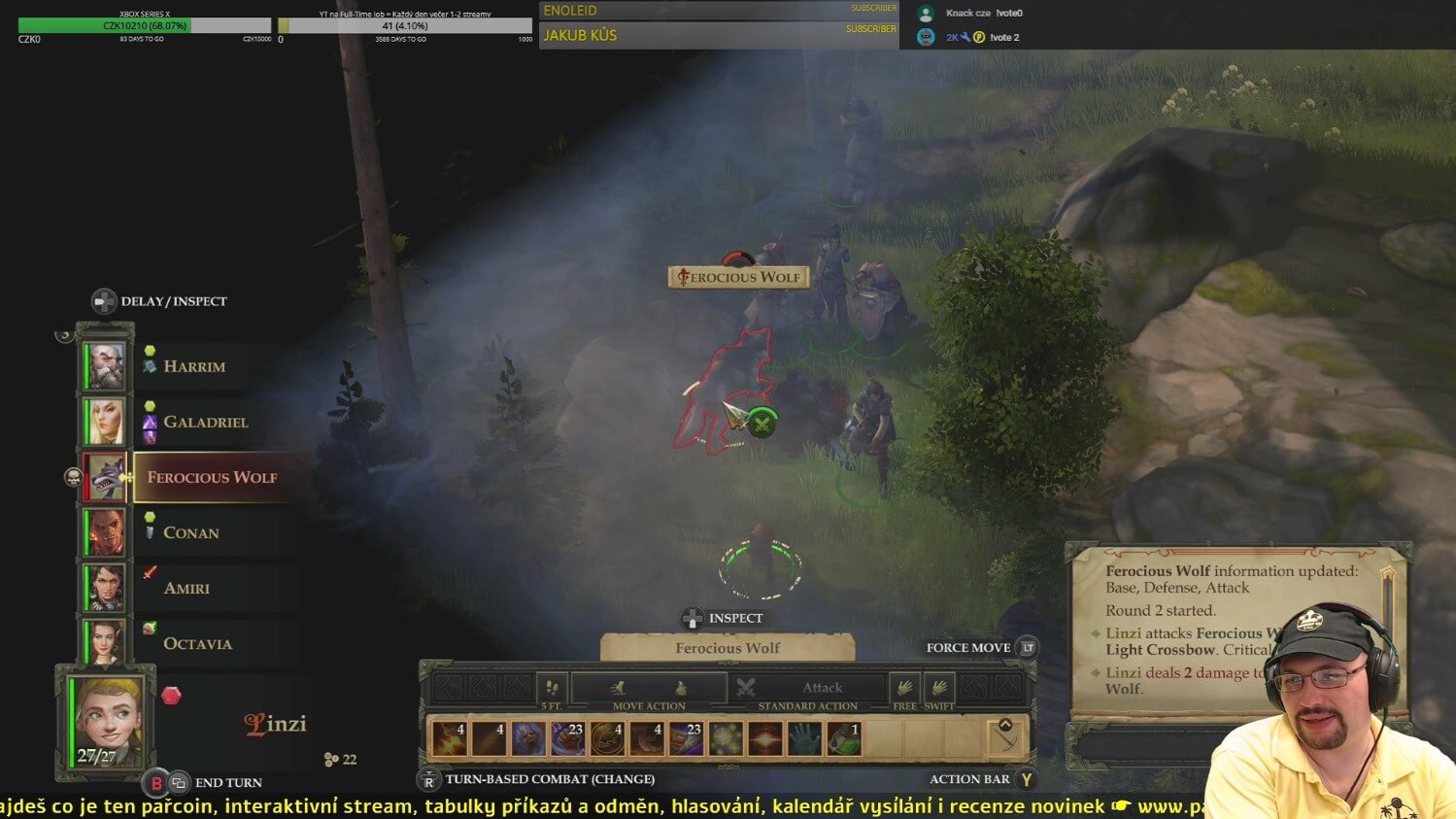This screenshot has width=1456, height=819.
Task: Activate the golden swirl ability with 4 charges
Action: pos(607,739)
